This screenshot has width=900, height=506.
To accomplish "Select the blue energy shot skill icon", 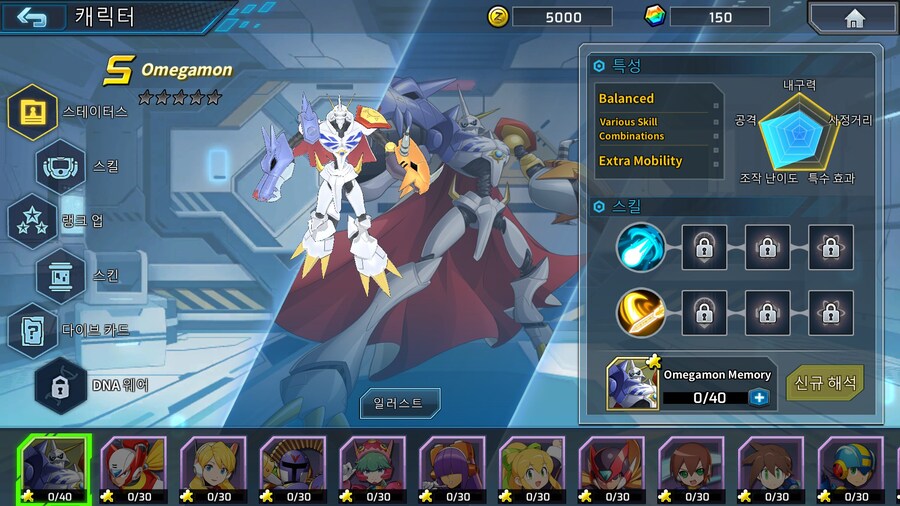I will click(x=640, y=247).
